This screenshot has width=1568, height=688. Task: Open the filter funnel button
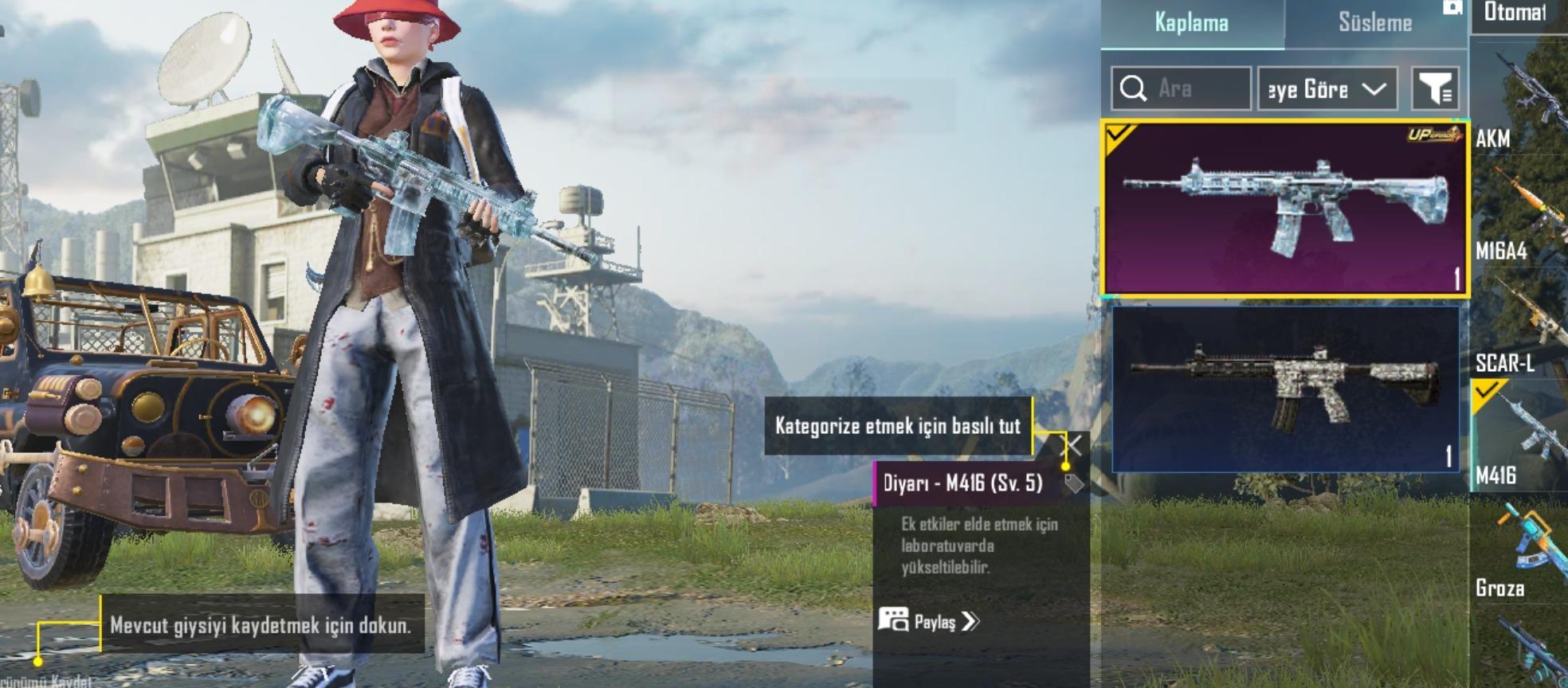coord(1435,88)
